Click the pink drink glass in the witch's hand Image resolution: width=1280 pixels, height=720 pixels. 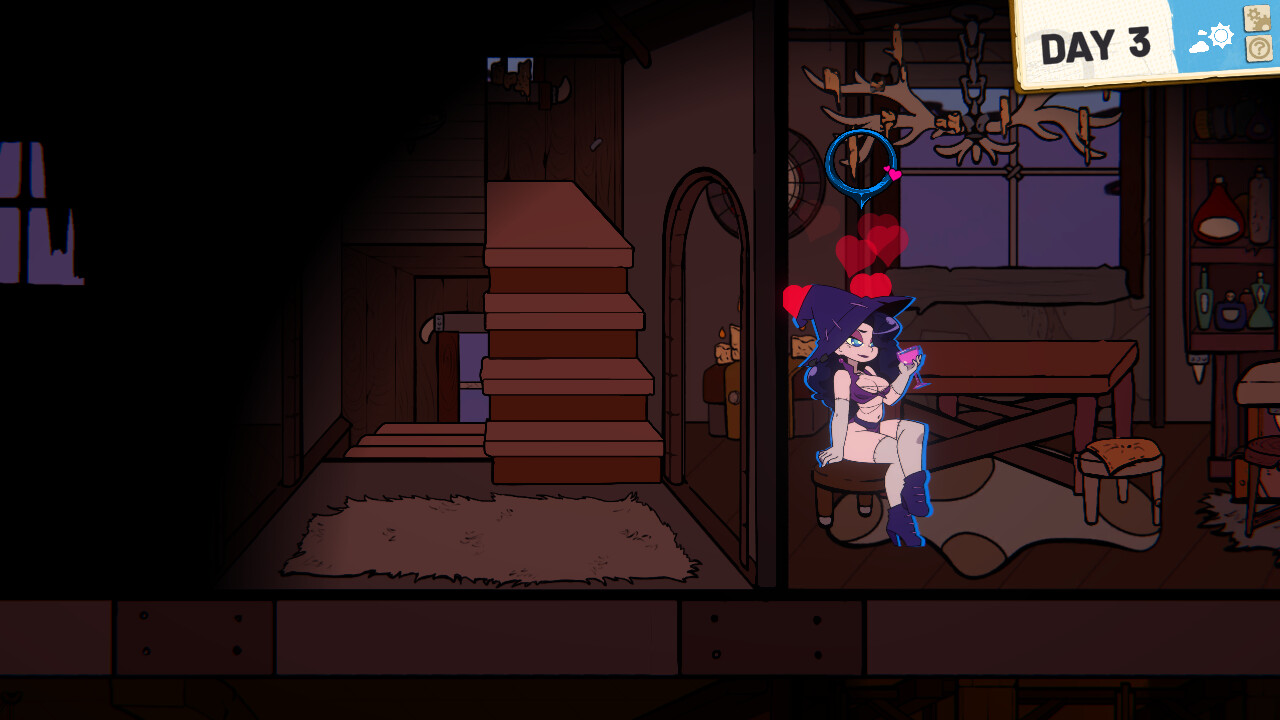(x=910, y=357)
